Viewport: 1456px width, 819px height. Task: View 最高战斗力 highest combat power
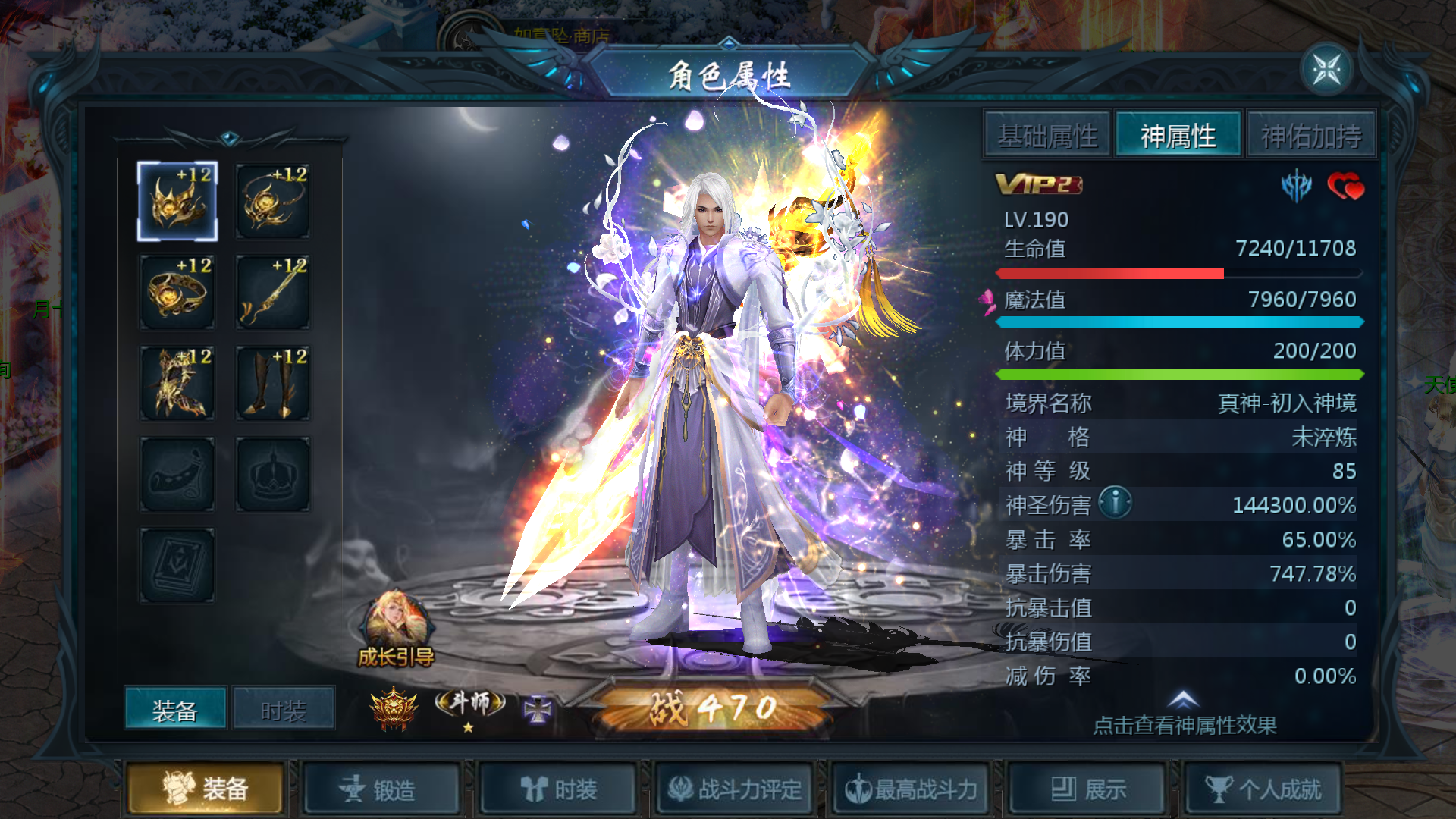[x=912, y=789]
